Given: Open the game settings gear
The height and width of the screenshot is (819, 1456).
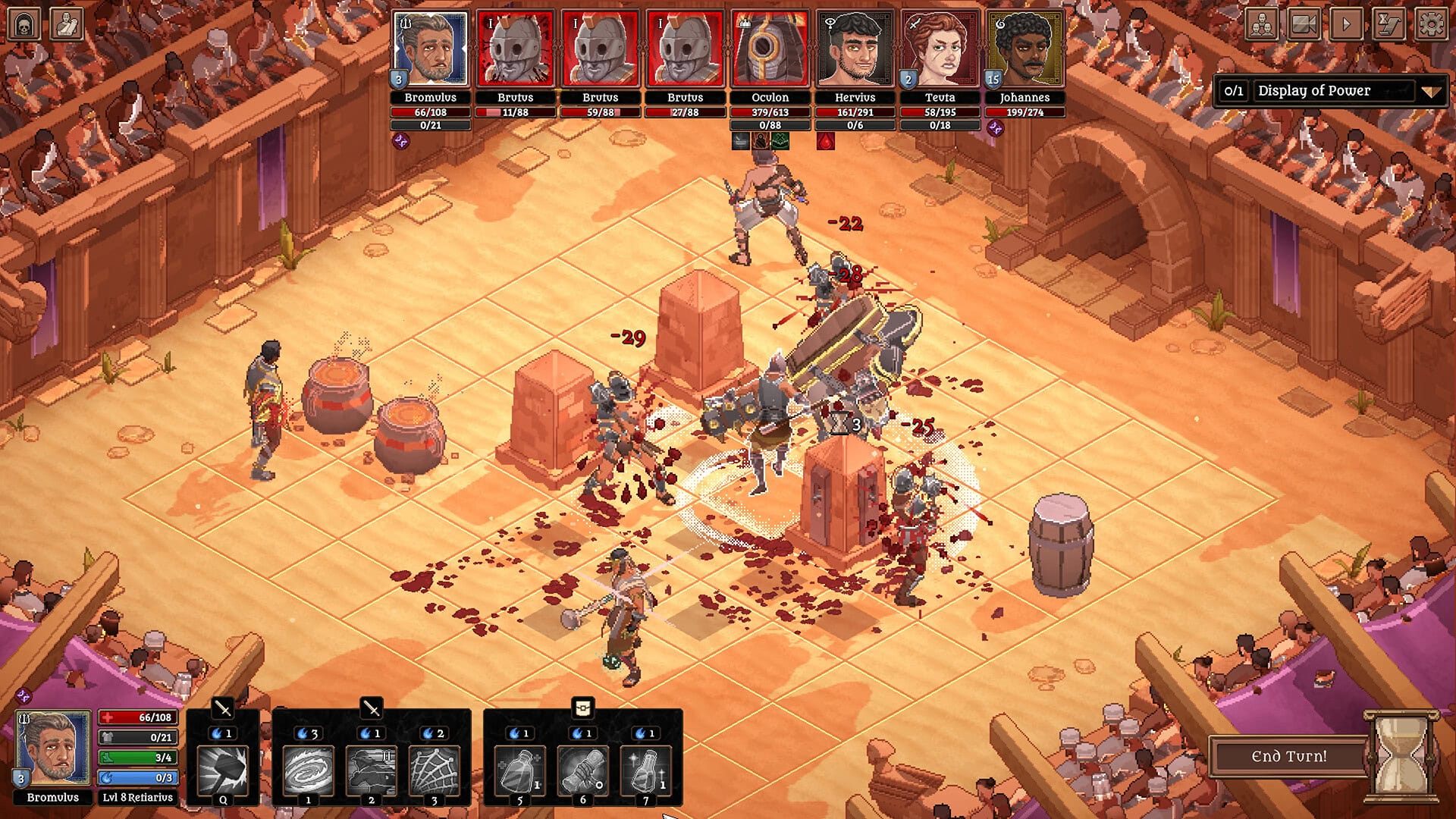Looking at the screenshot, I should [1429, 25].
